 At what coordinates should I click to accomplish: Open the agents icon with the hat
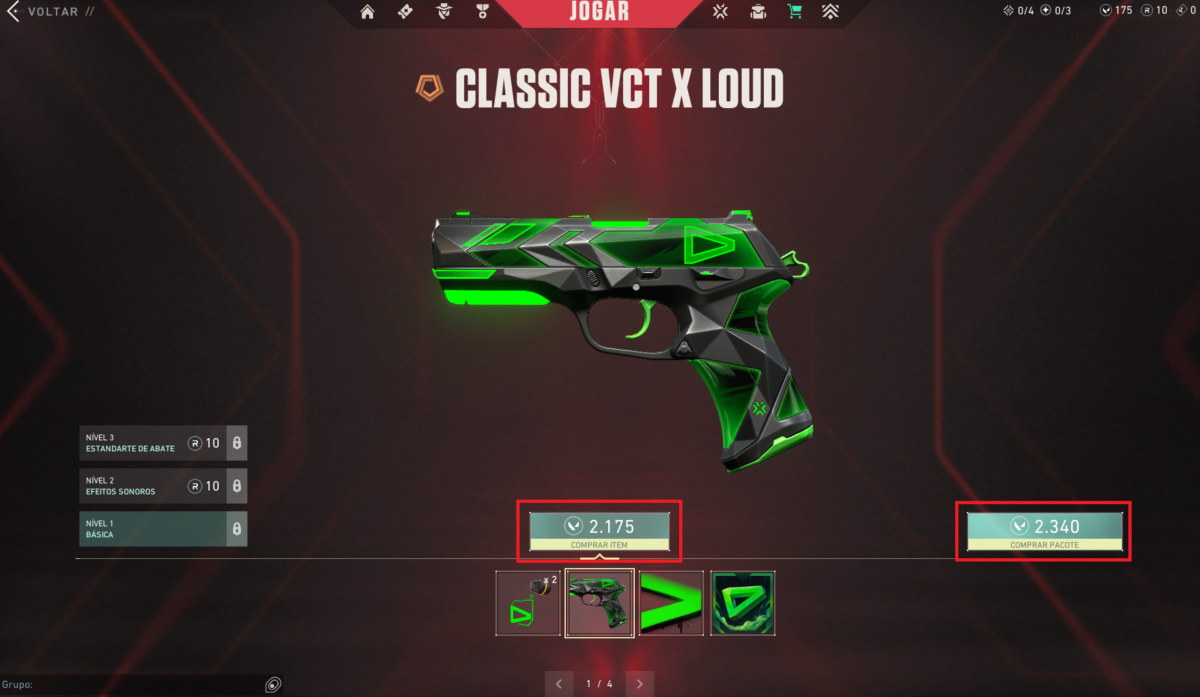tap(444, 12)
